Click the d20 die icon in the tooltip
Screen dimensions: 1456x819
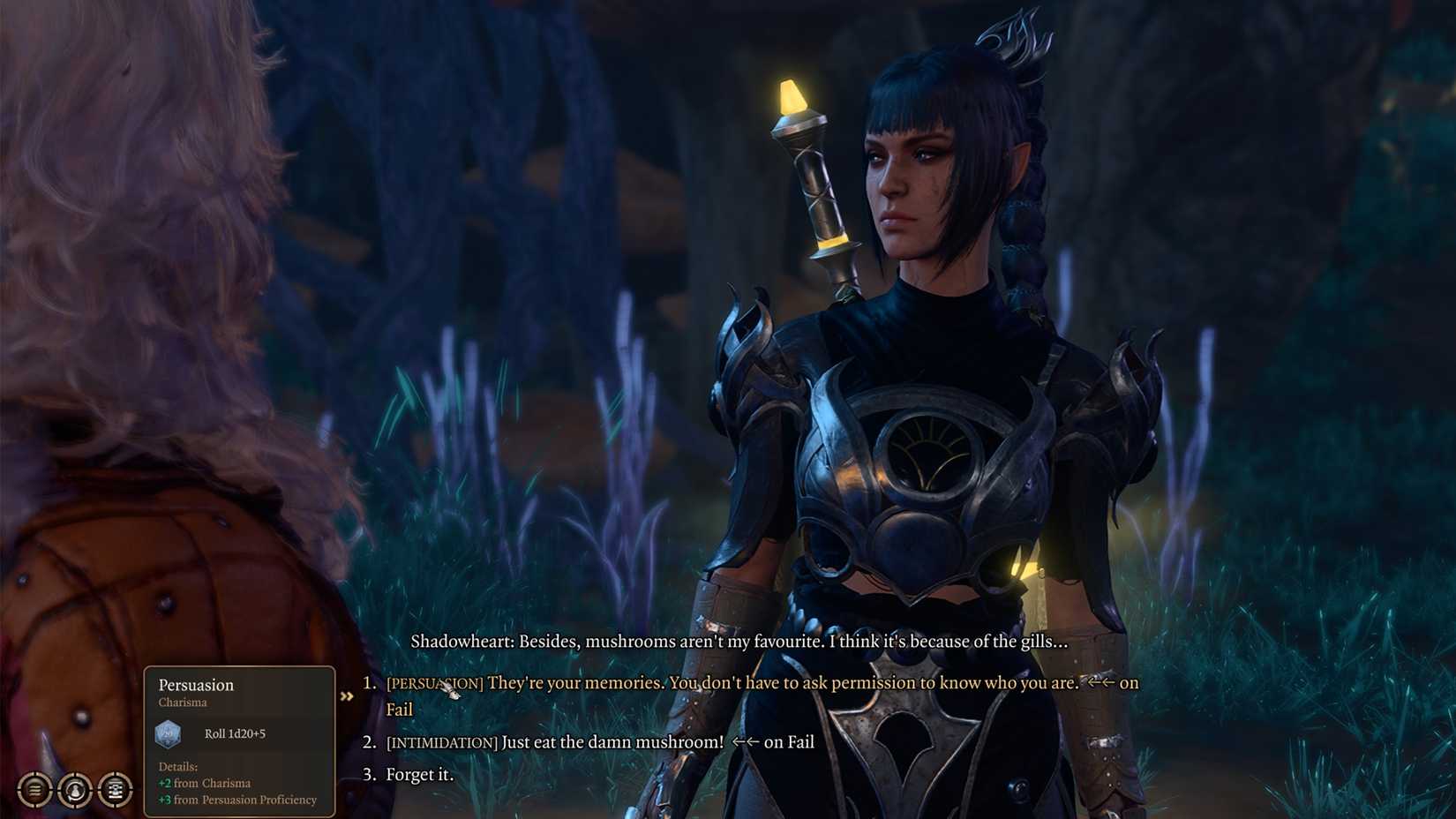pyautogui.click(x=169, y=733)
